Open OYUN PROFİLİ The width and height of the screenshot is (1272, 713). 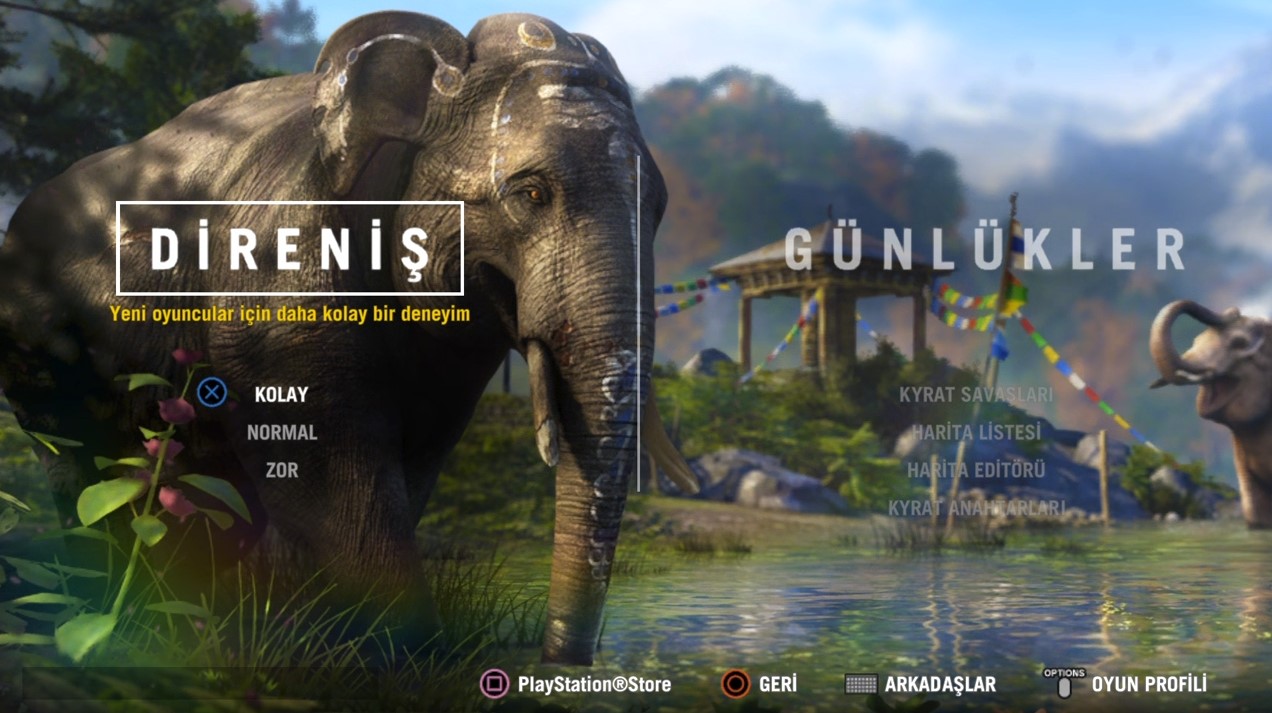click(1148, 685)
